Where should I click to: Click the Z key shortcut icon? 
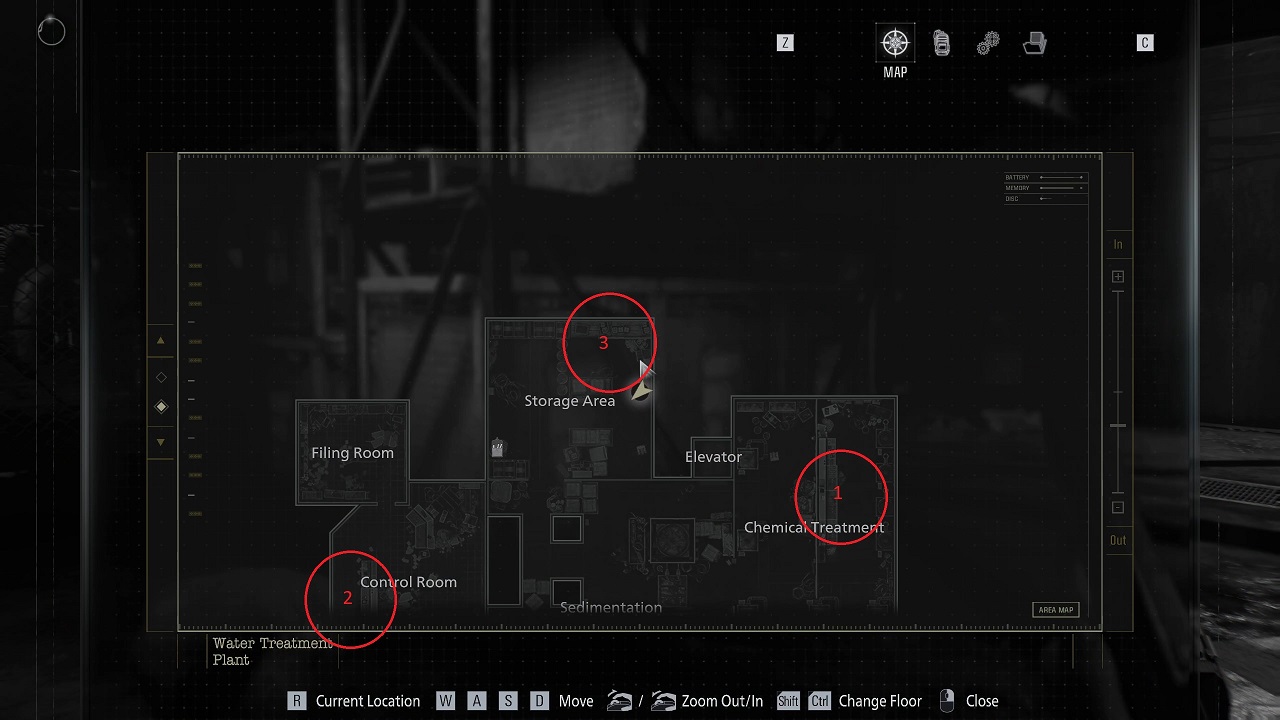(785, 43)
